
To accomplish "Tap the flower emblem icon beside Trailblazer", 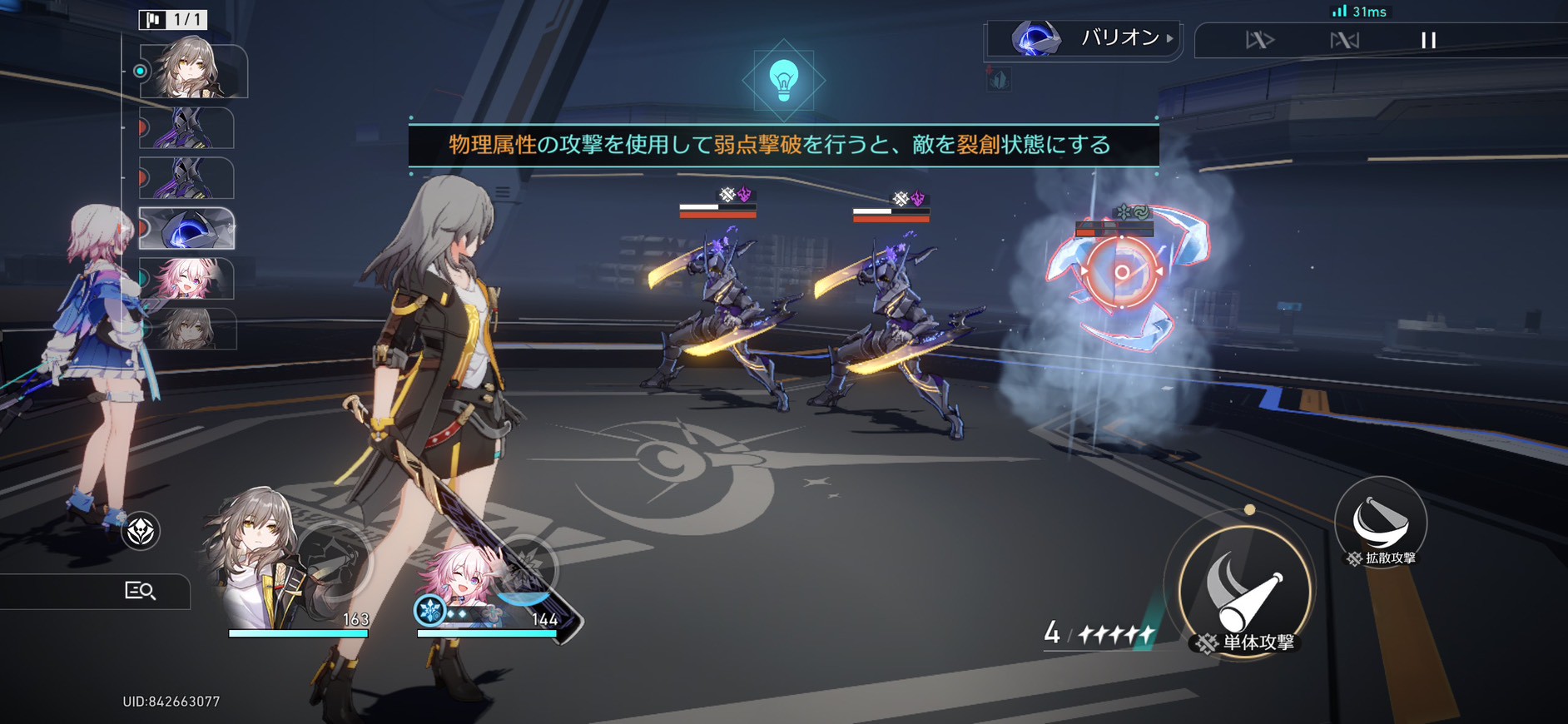I will coord(141,531).
